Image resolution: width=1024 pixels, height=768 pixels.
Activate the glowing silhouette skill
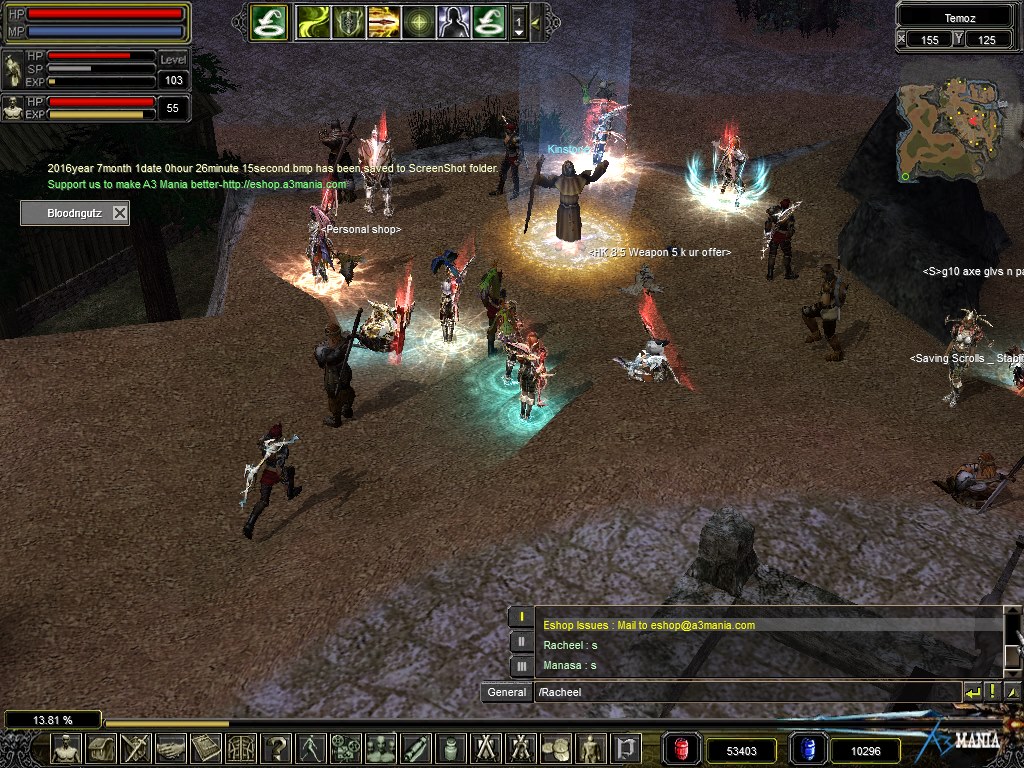tap(453, 22)
